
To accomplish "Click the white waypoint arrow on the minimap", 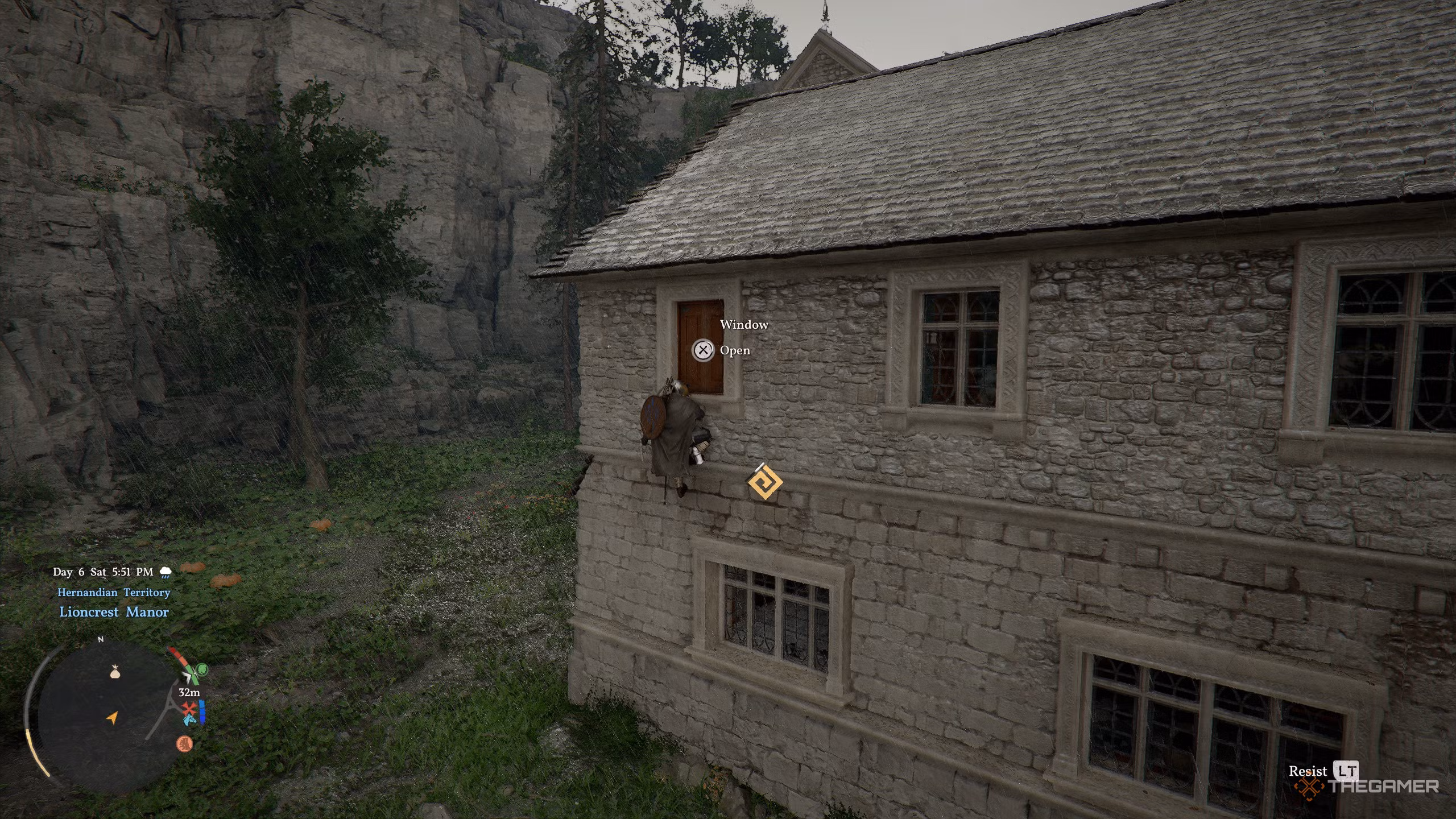I will coord(188,676).
